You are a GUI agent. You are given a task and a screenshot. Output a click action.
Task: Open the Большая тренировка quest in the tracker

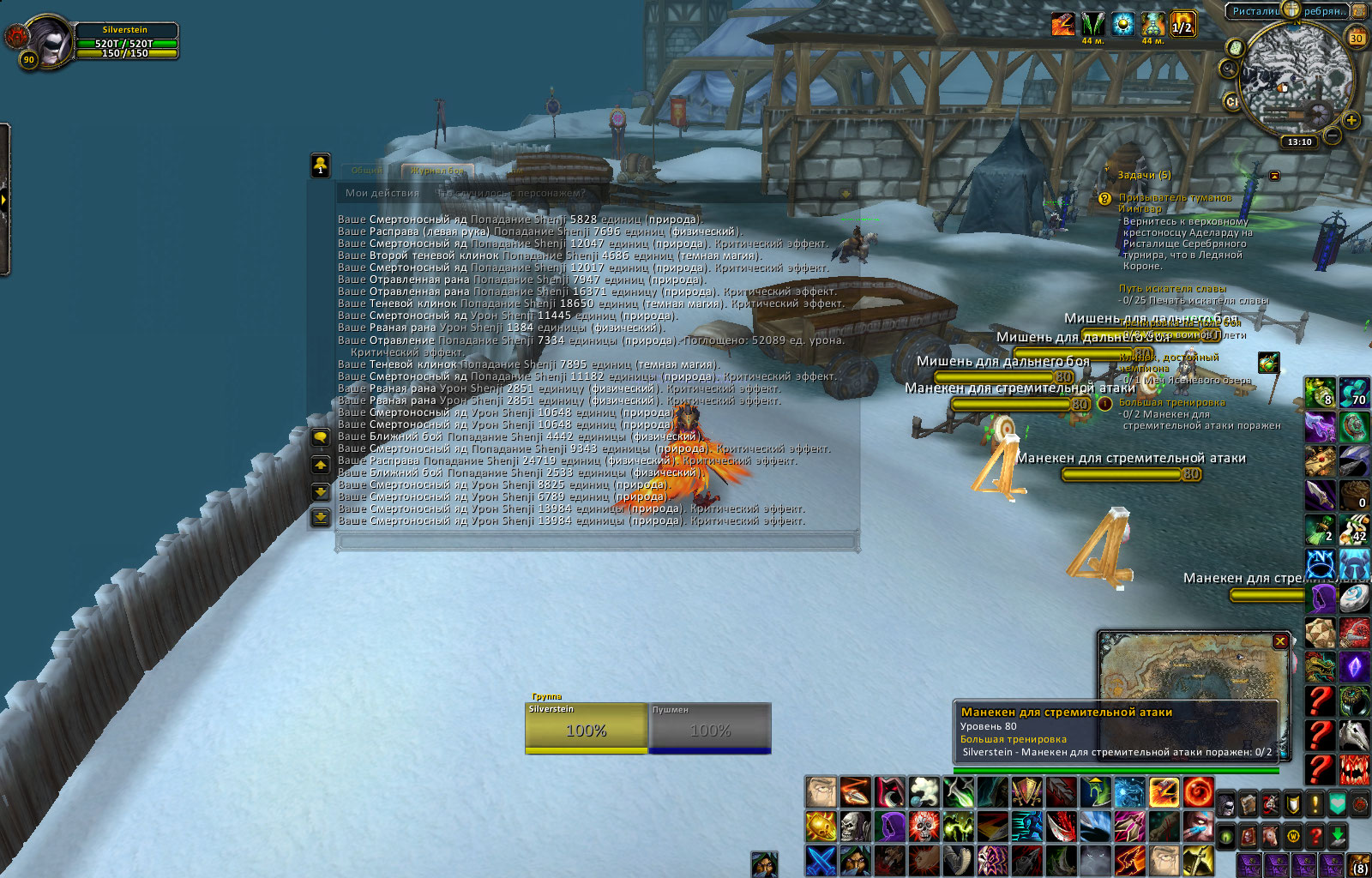point(1171,402)
